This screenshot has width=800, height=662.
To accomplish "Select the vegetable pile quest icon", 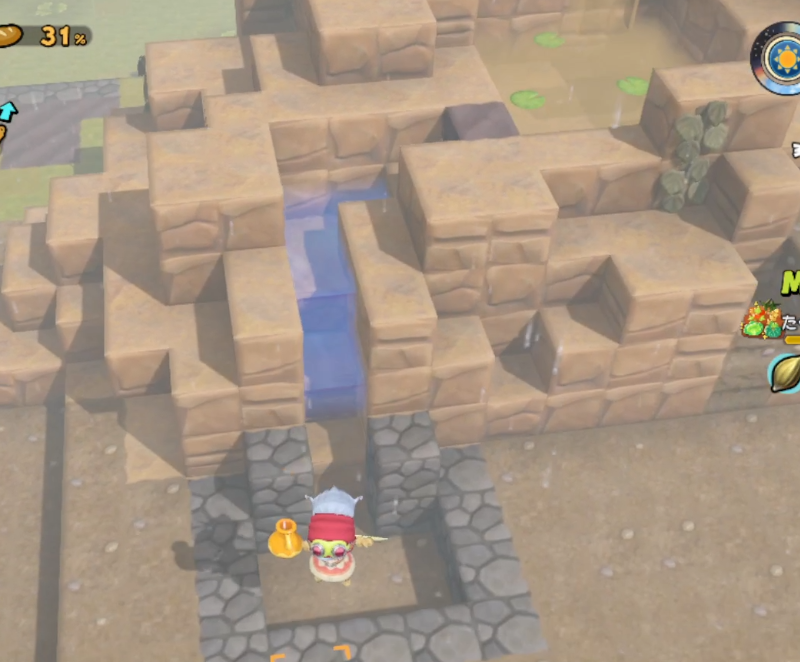I will pos(760,319).
